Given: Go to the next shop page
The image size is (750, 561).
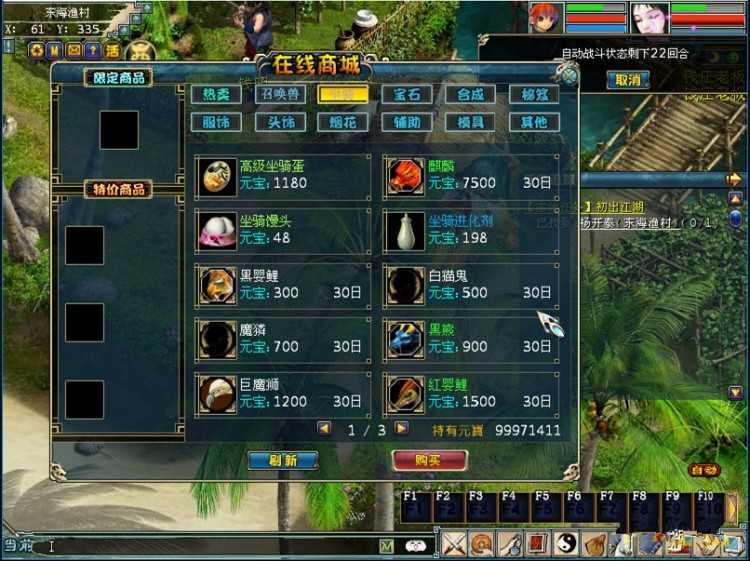Looking at the screenshot, I should pyautogui.click(x=401, y=428).
